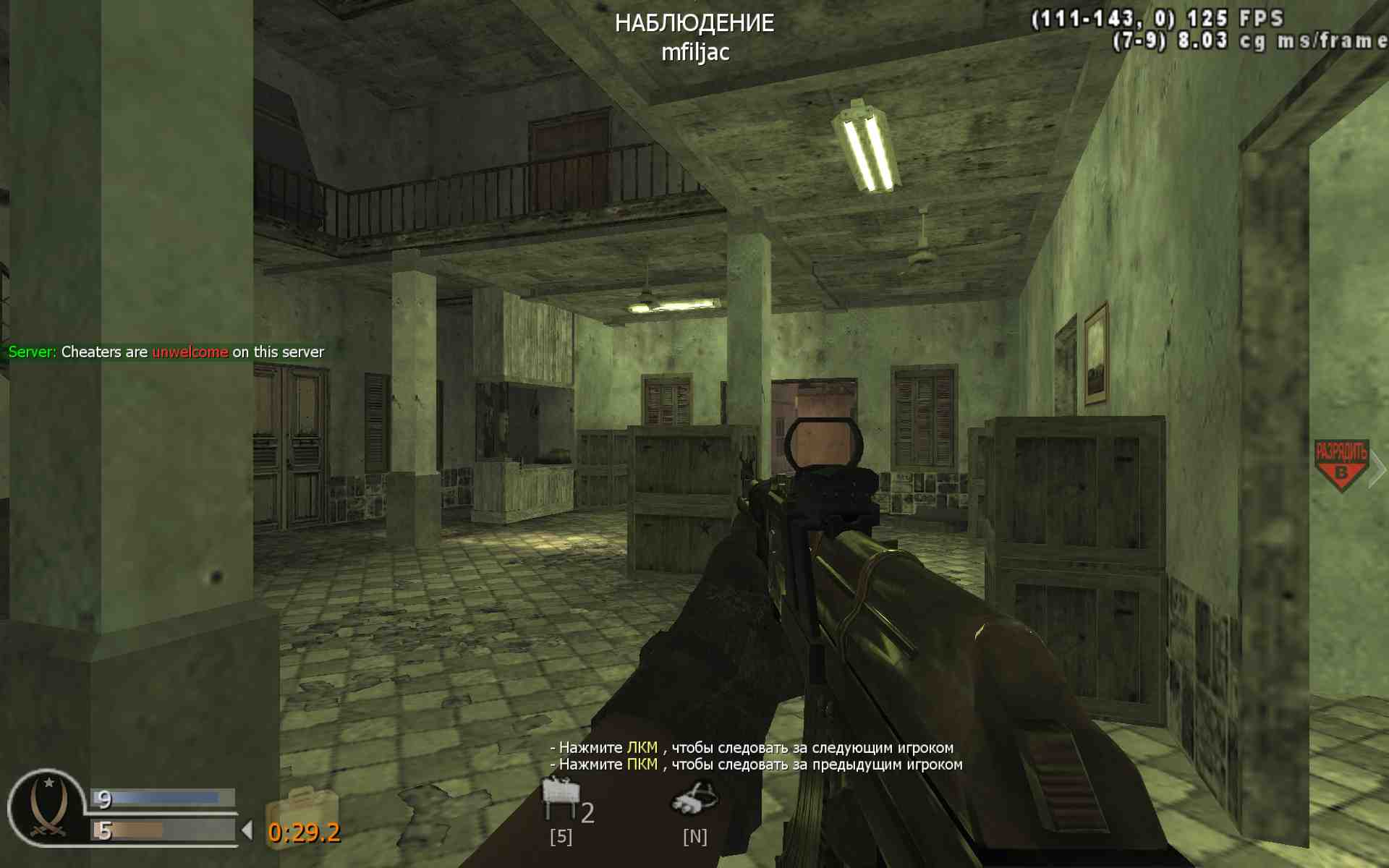
Task: Click the smoke grenade icon labeled [N]
Action: (x=694, y=801)
